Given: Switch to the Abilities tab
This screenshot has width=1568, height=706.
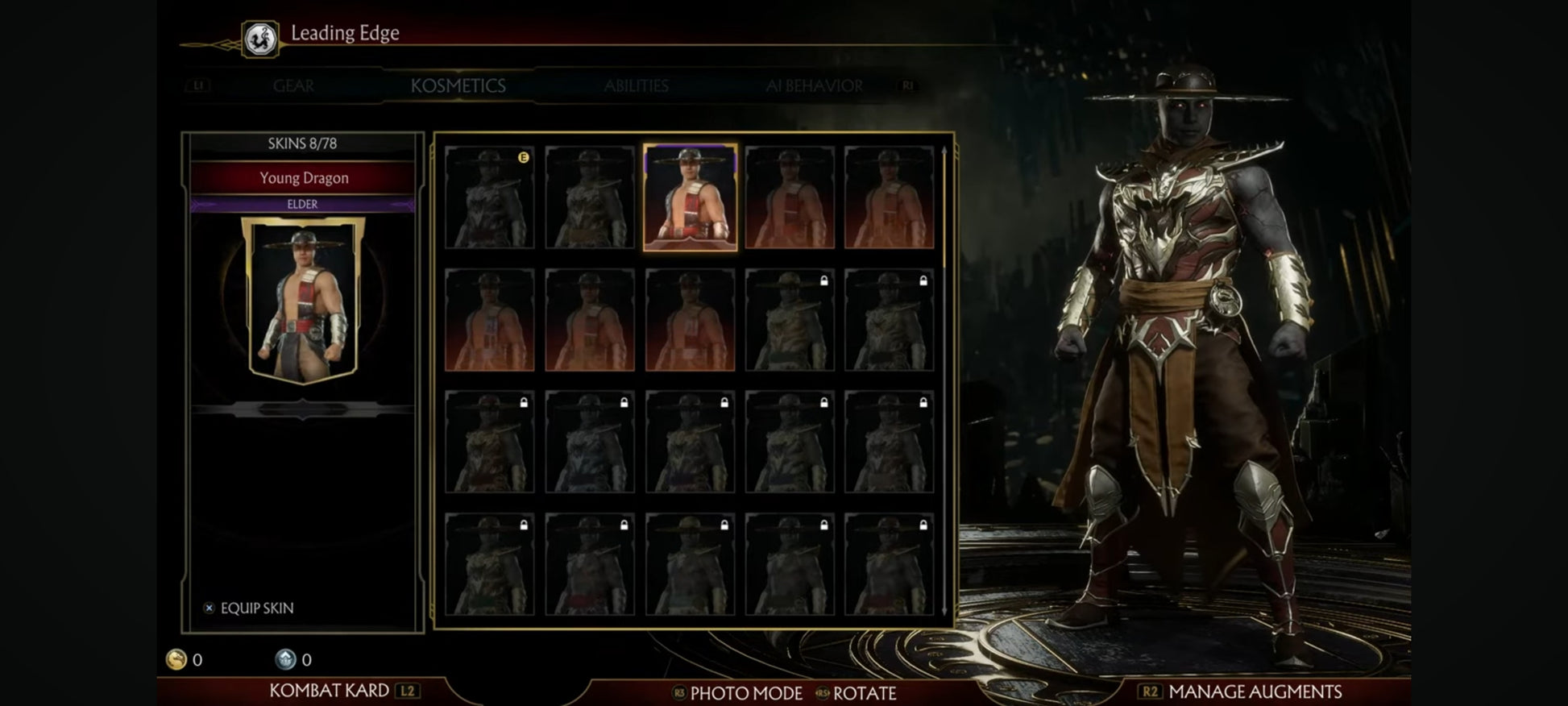Looking at the screenshot, I should pos(636,86).
